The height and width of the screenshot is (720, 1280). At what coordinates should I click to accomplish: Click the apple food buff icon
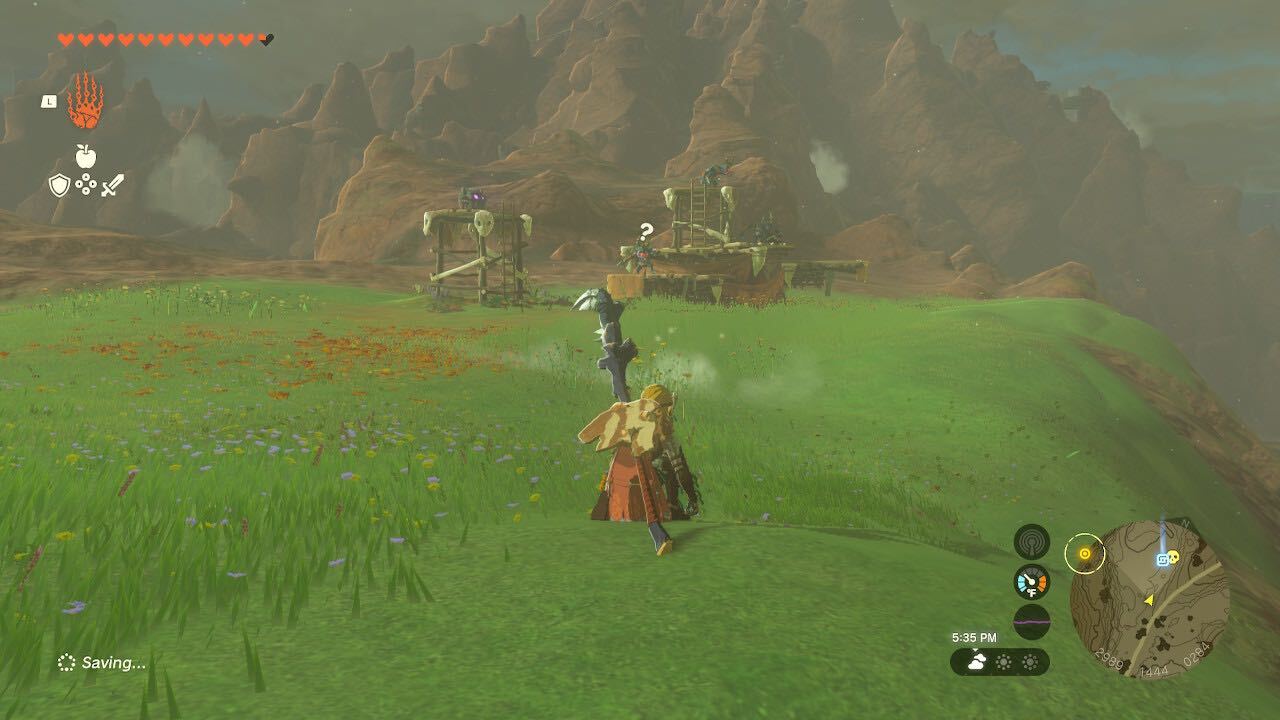click(86, 155)
